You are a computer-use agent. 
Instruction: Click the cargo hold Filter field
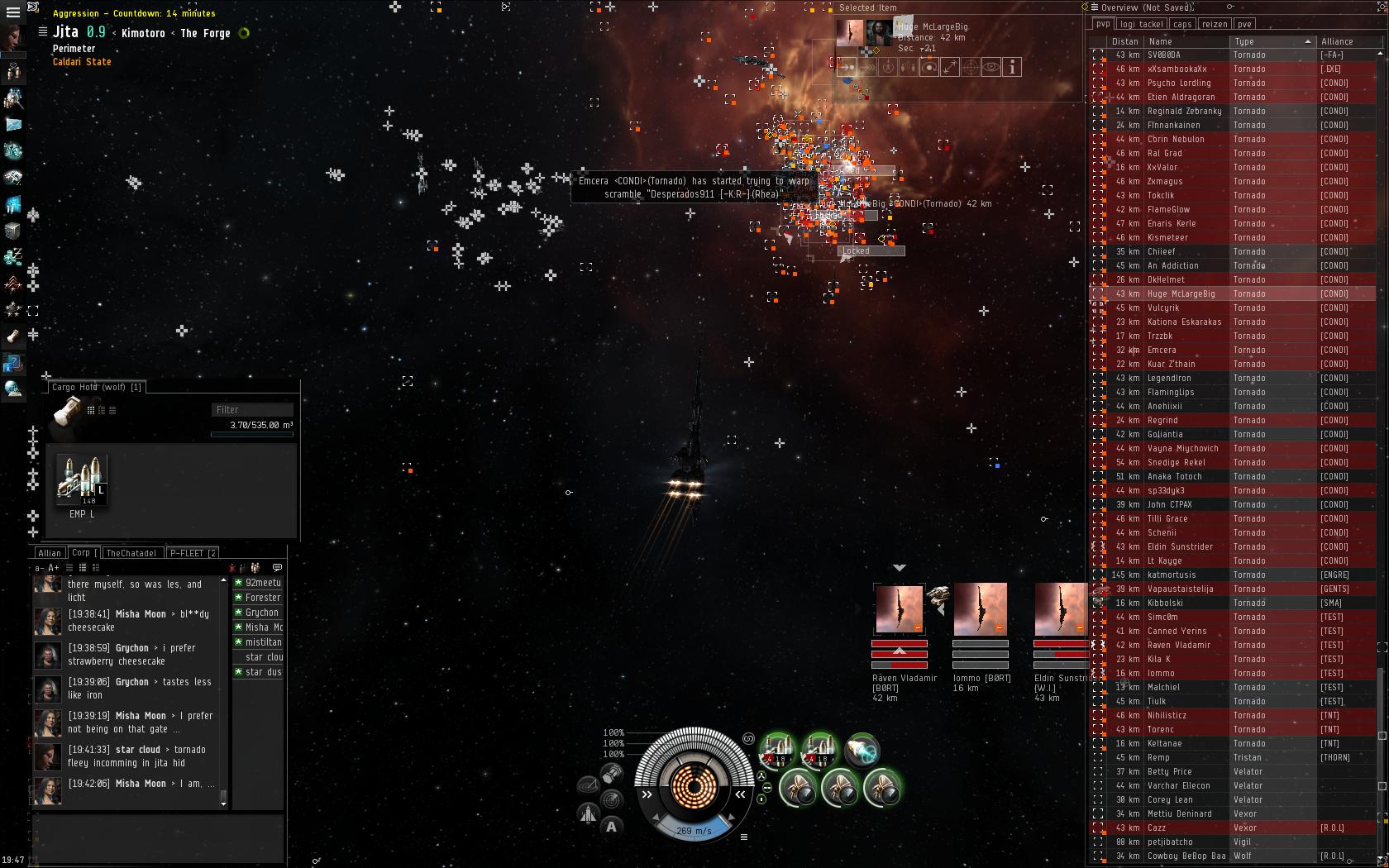(252, 409)
